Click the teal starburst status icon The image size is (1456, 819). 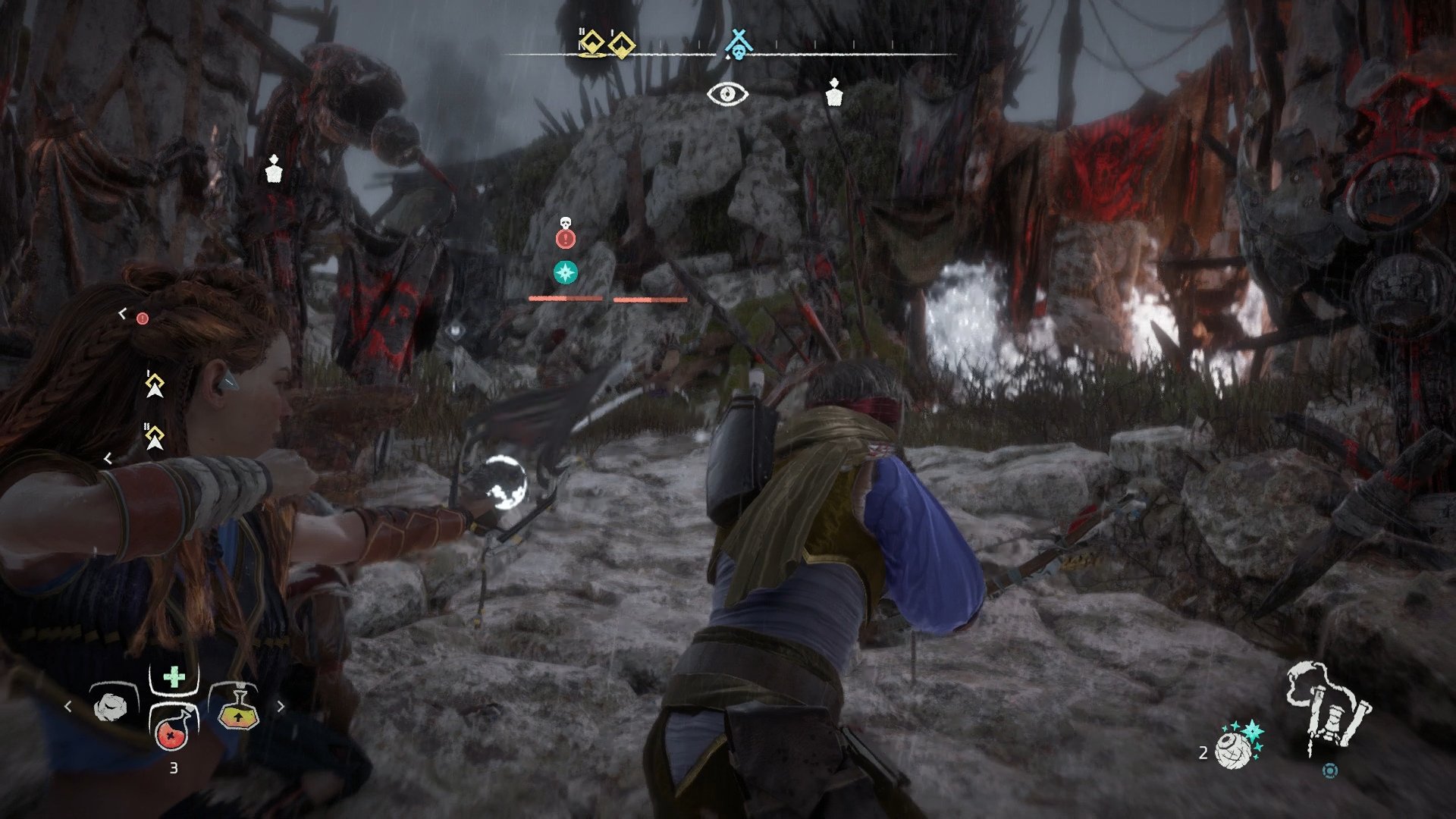pos(565,271)
